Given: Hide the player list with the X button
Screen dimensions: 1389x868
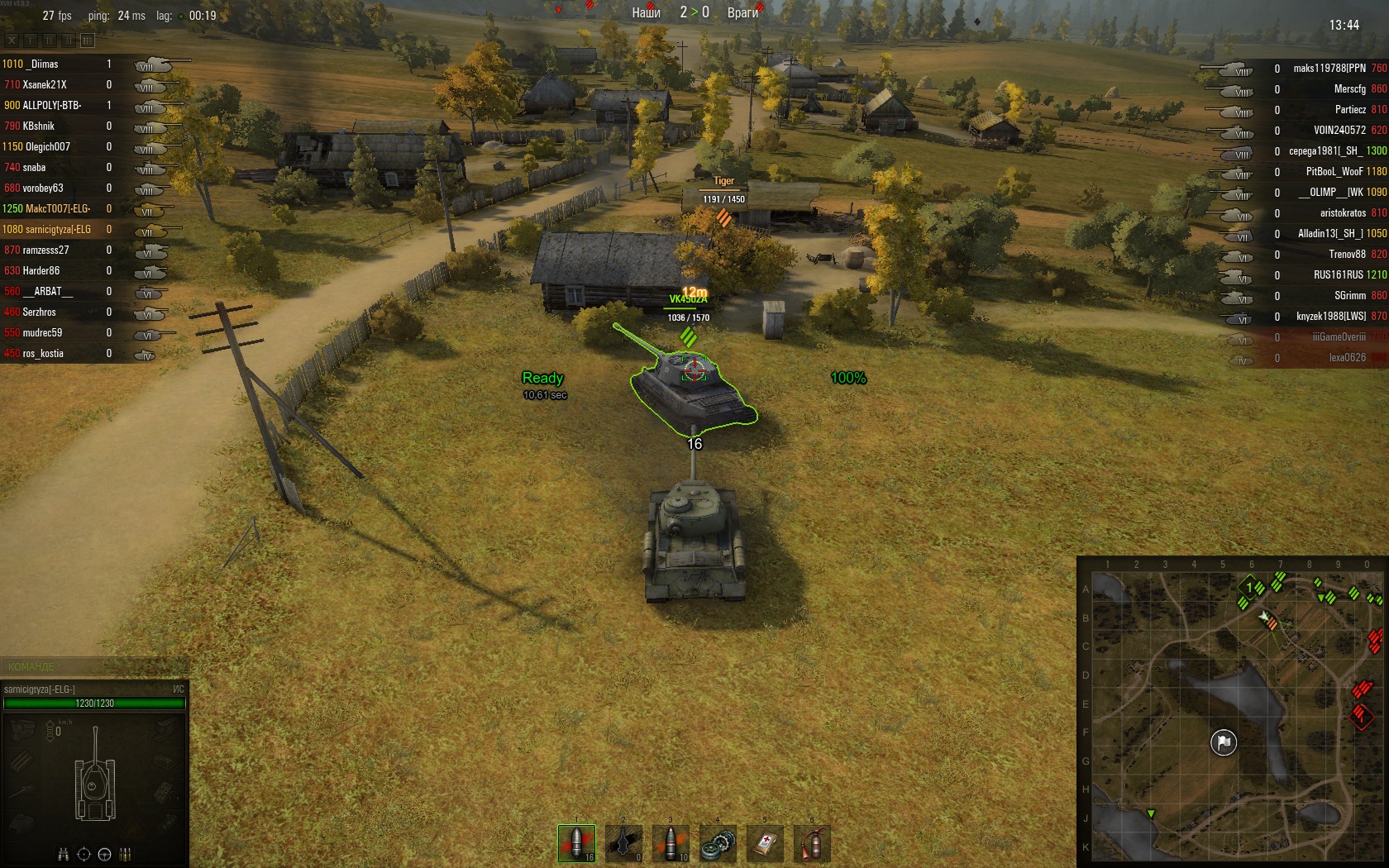Looking at the screenshot, I should point(12,40).
